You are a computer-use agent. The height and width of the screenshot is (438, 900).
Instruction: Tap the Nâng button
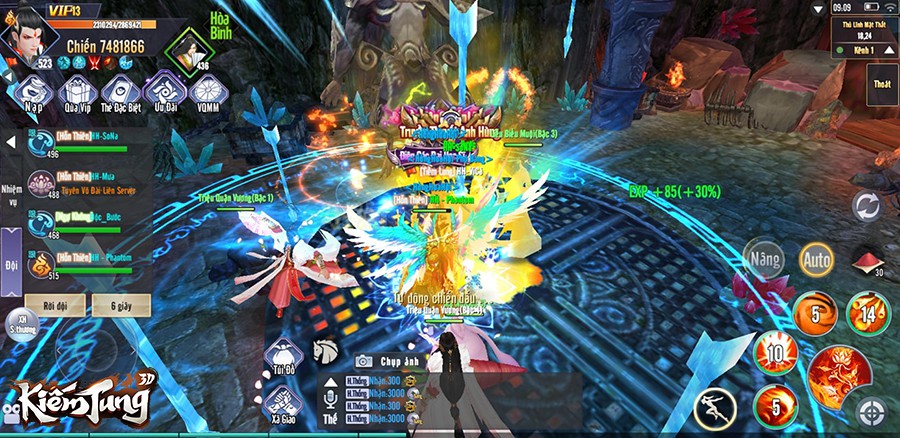[x=763, y=260]
